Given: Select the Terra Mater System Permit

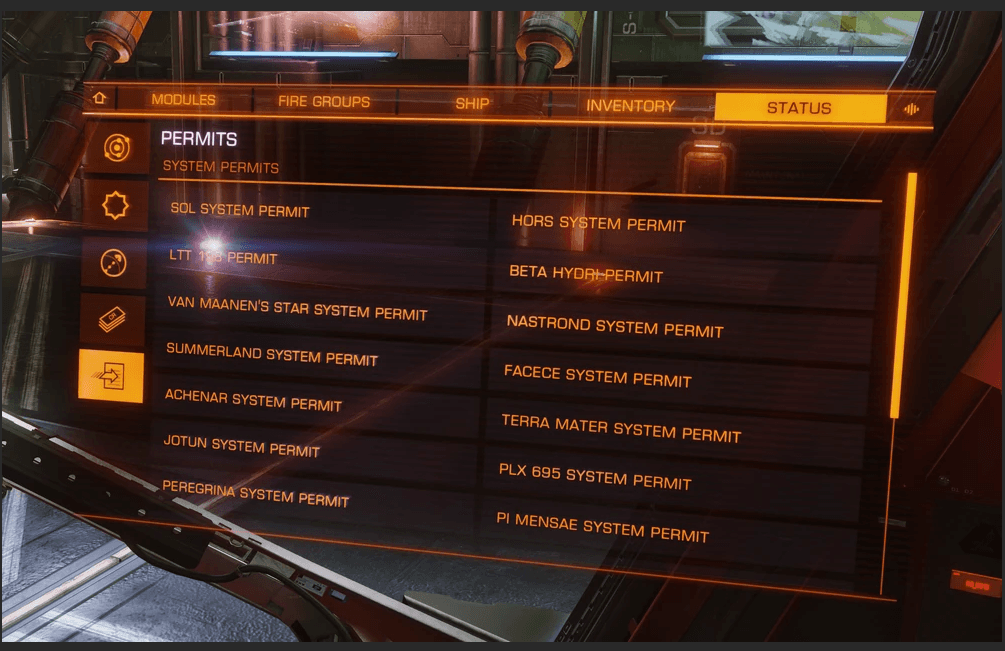Looking at the screenshot, I should click(x=620, y=429).
